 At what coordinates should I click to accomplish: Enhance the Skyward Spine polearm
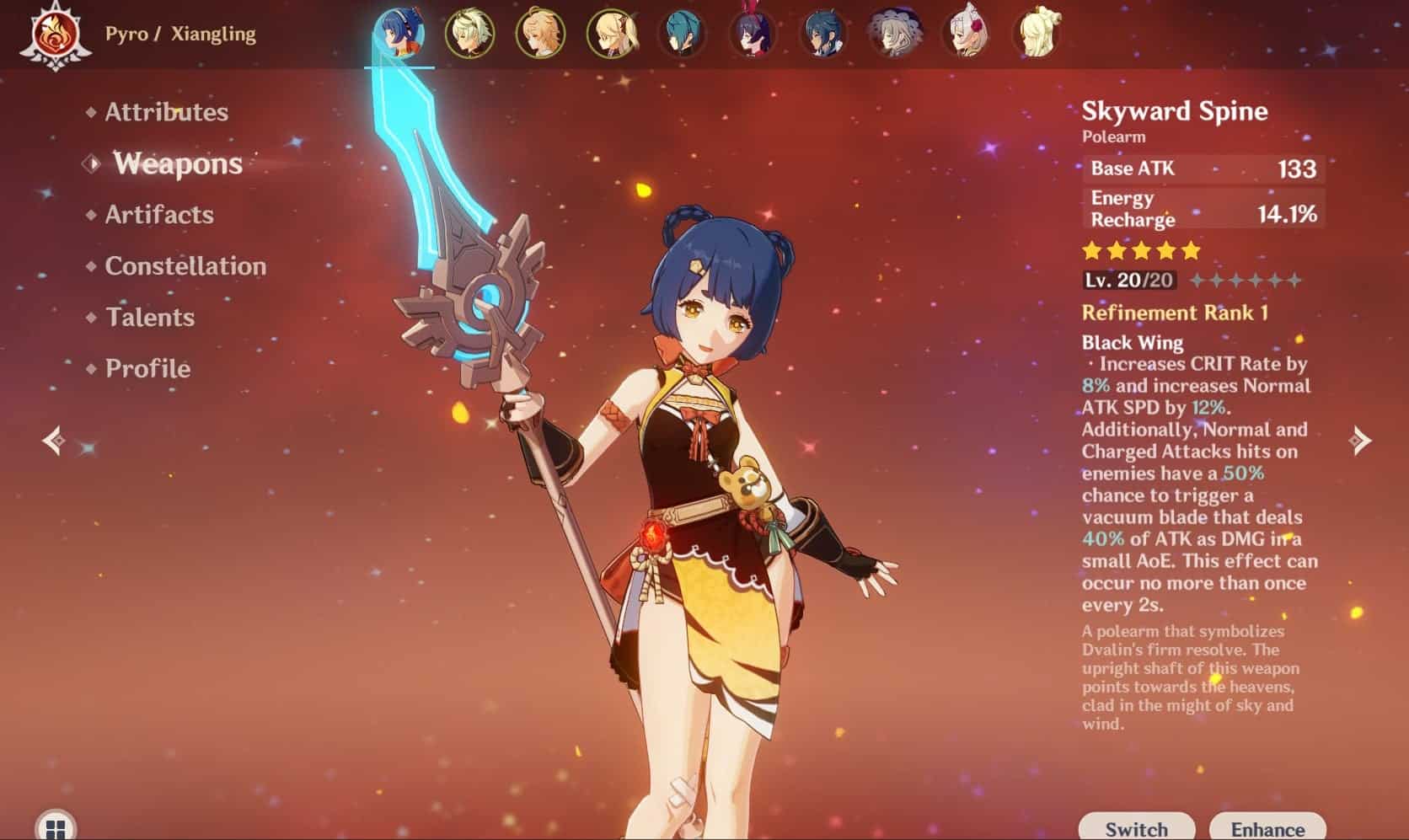pyautogui.click(x=1267, y=827)
